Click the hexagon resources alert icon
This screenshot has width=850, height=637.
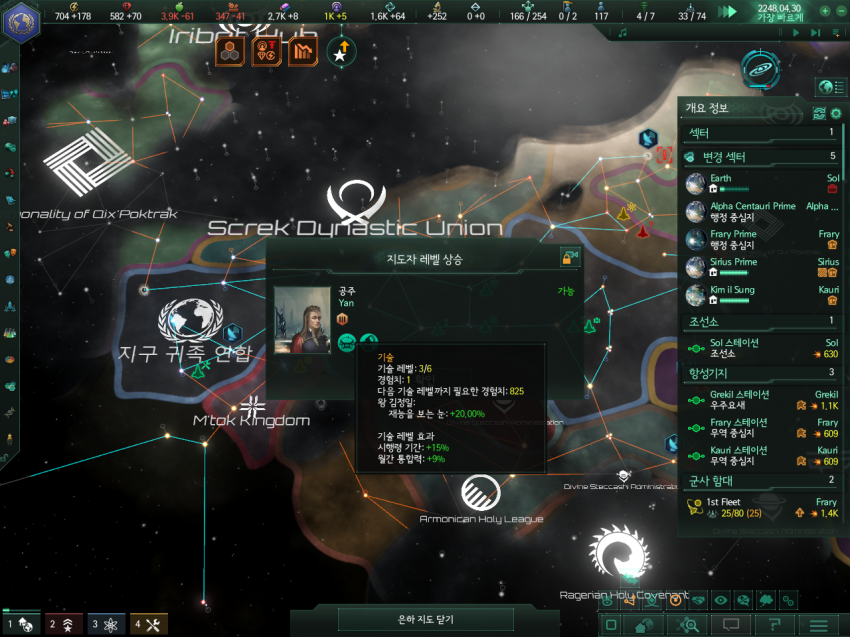[x=232, y=51]
